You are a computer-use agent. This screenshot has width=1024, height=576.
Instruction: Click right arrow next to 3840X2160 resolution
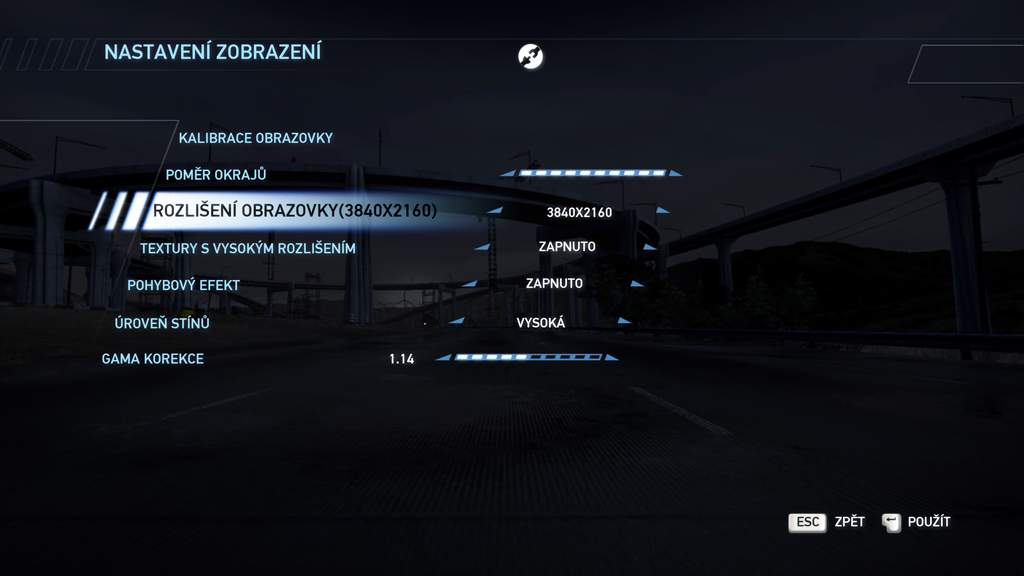coord(663,210)
